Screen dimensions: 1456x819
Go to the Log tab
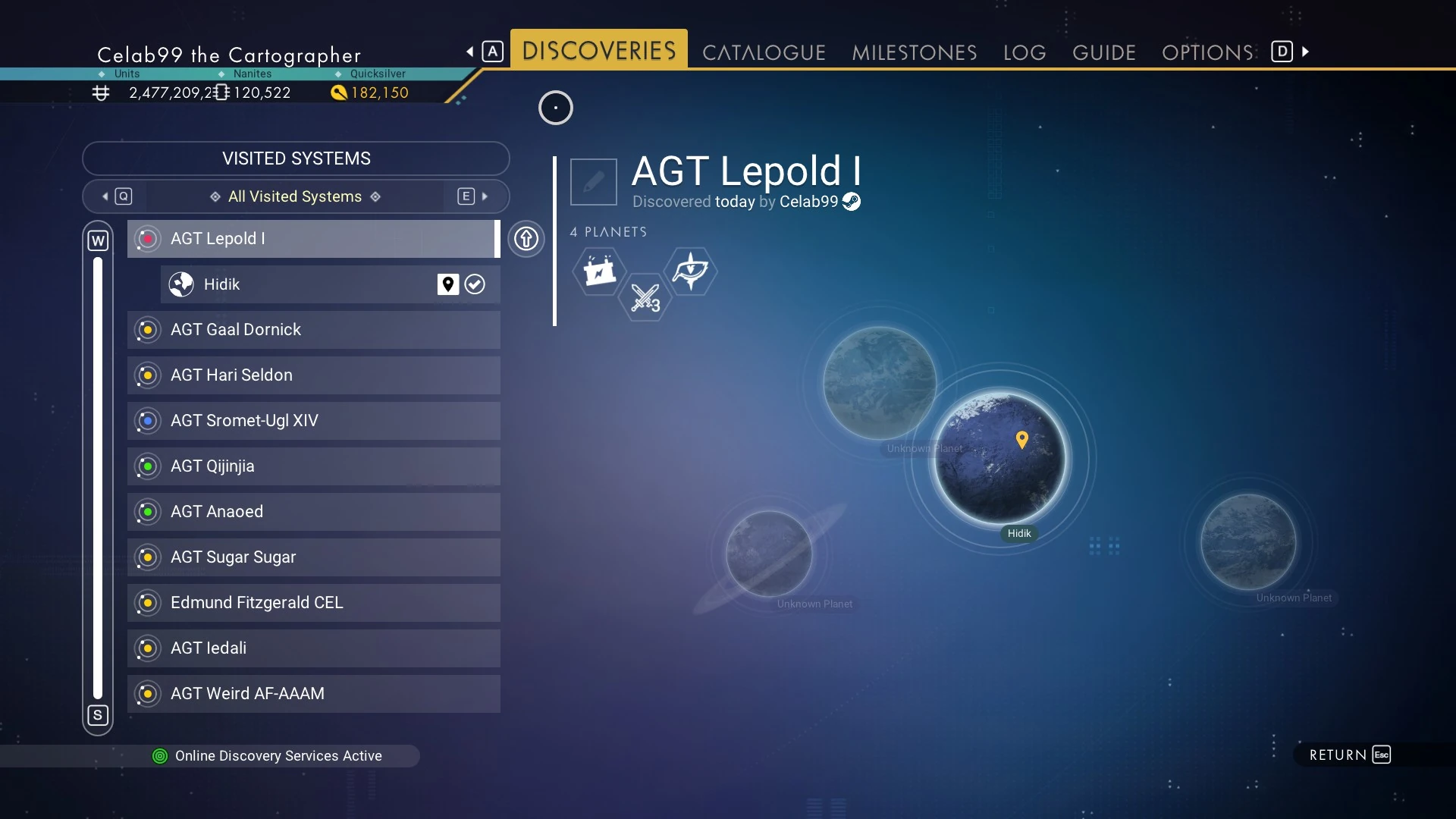click(1024, 52)
